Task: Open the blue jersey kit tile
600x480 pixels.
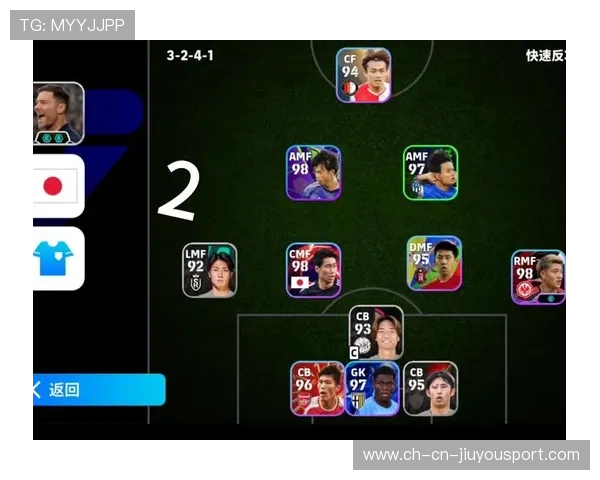Action: pyautogui.click(x=58, y=258)
